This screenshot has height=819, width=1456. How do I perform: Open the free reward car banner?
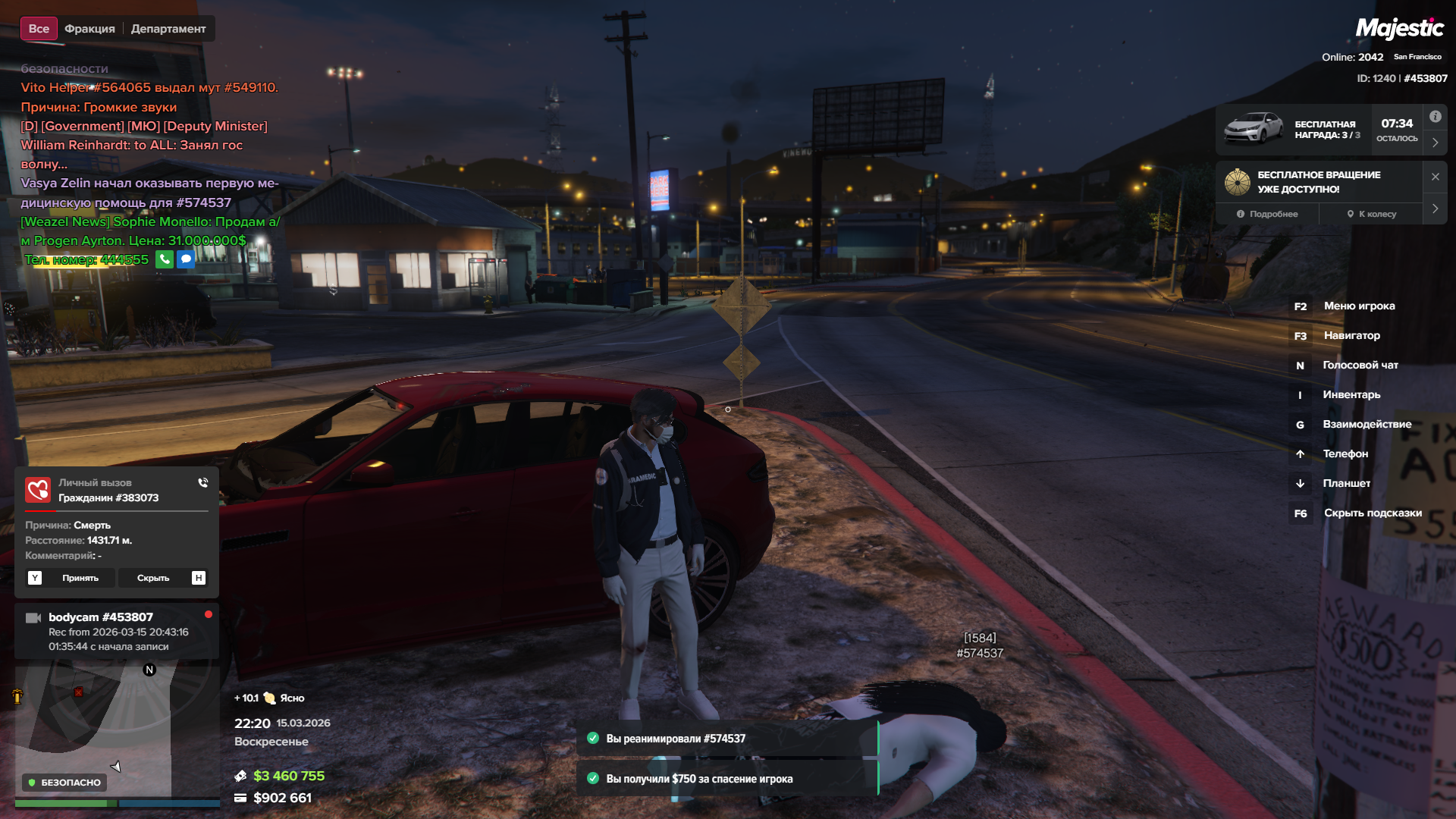(1293, 130)
